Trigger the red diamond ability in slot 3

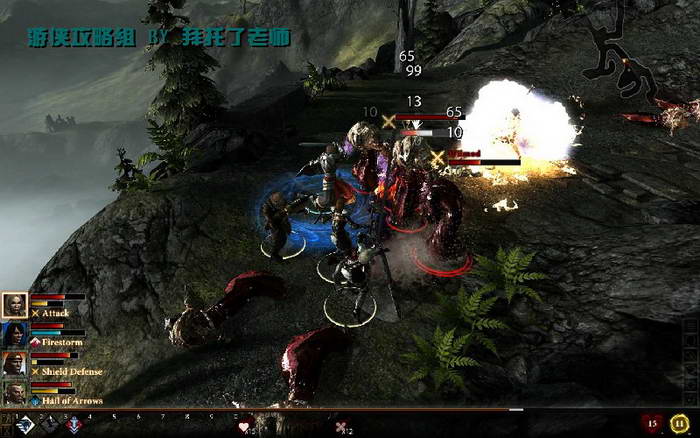pyautogui.click(x=74, y=425)
